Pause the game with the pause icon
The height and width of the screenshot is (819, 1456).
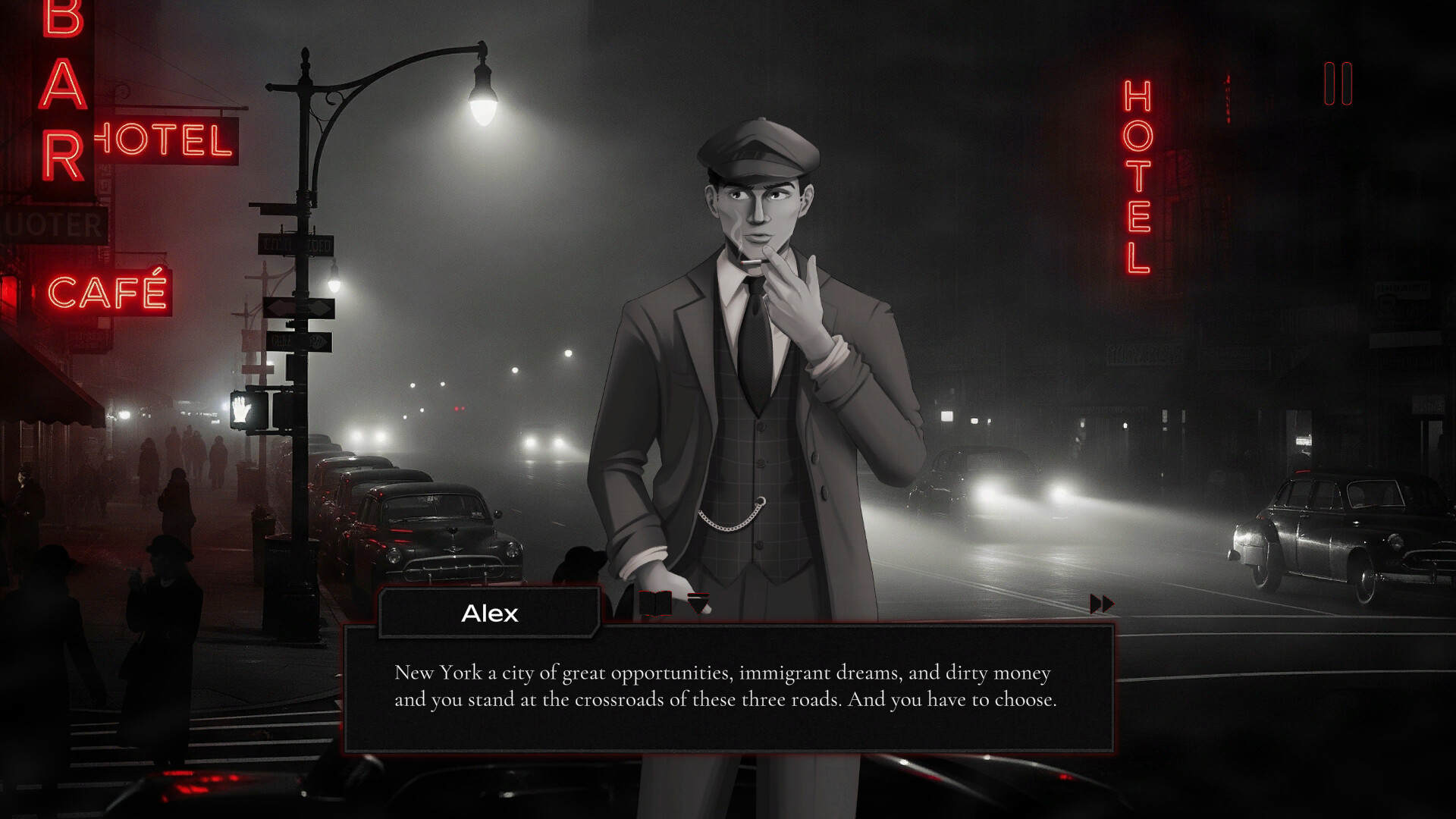1338,83
